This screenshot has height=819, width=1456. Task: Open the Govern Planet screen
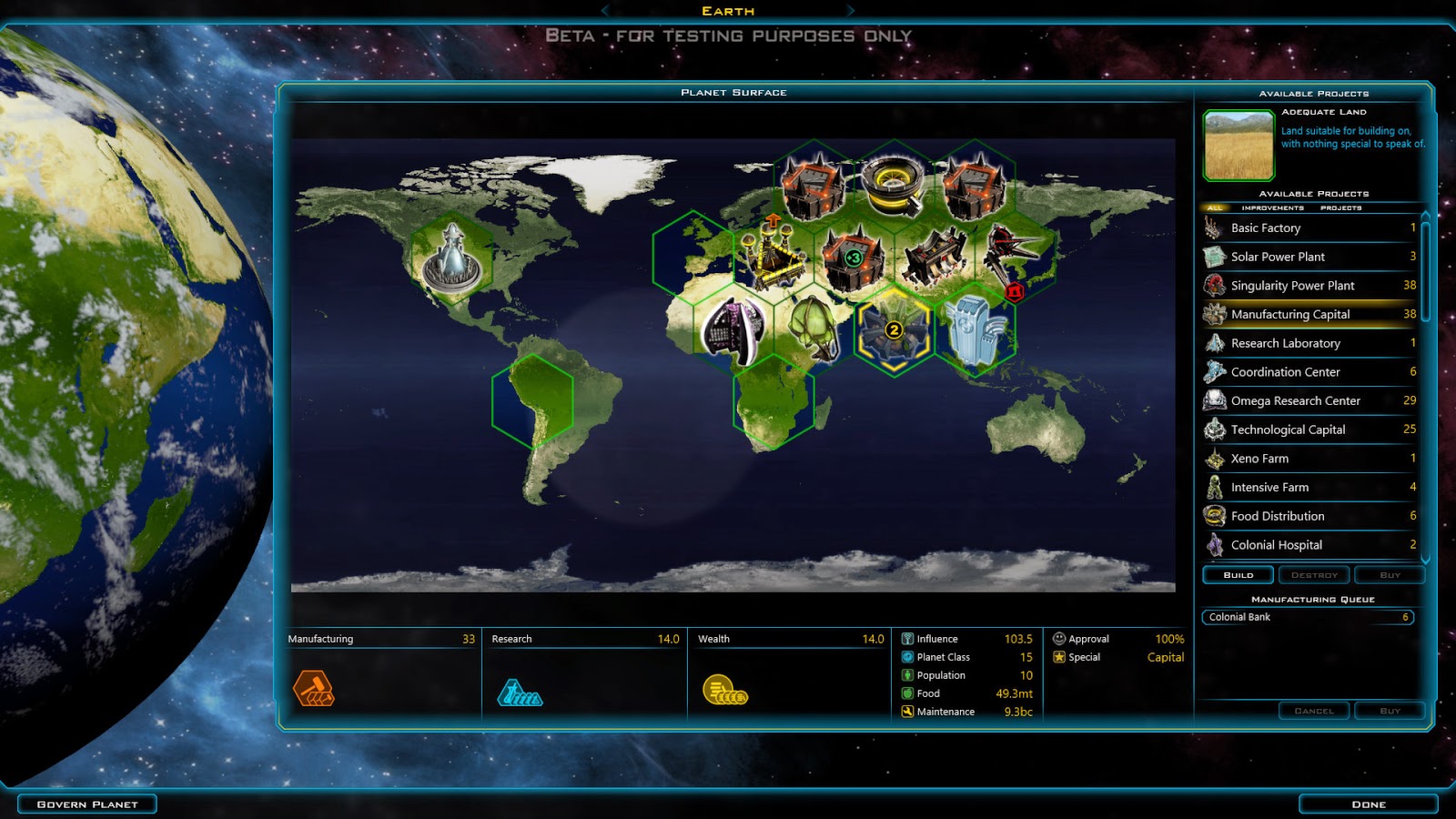87,804
